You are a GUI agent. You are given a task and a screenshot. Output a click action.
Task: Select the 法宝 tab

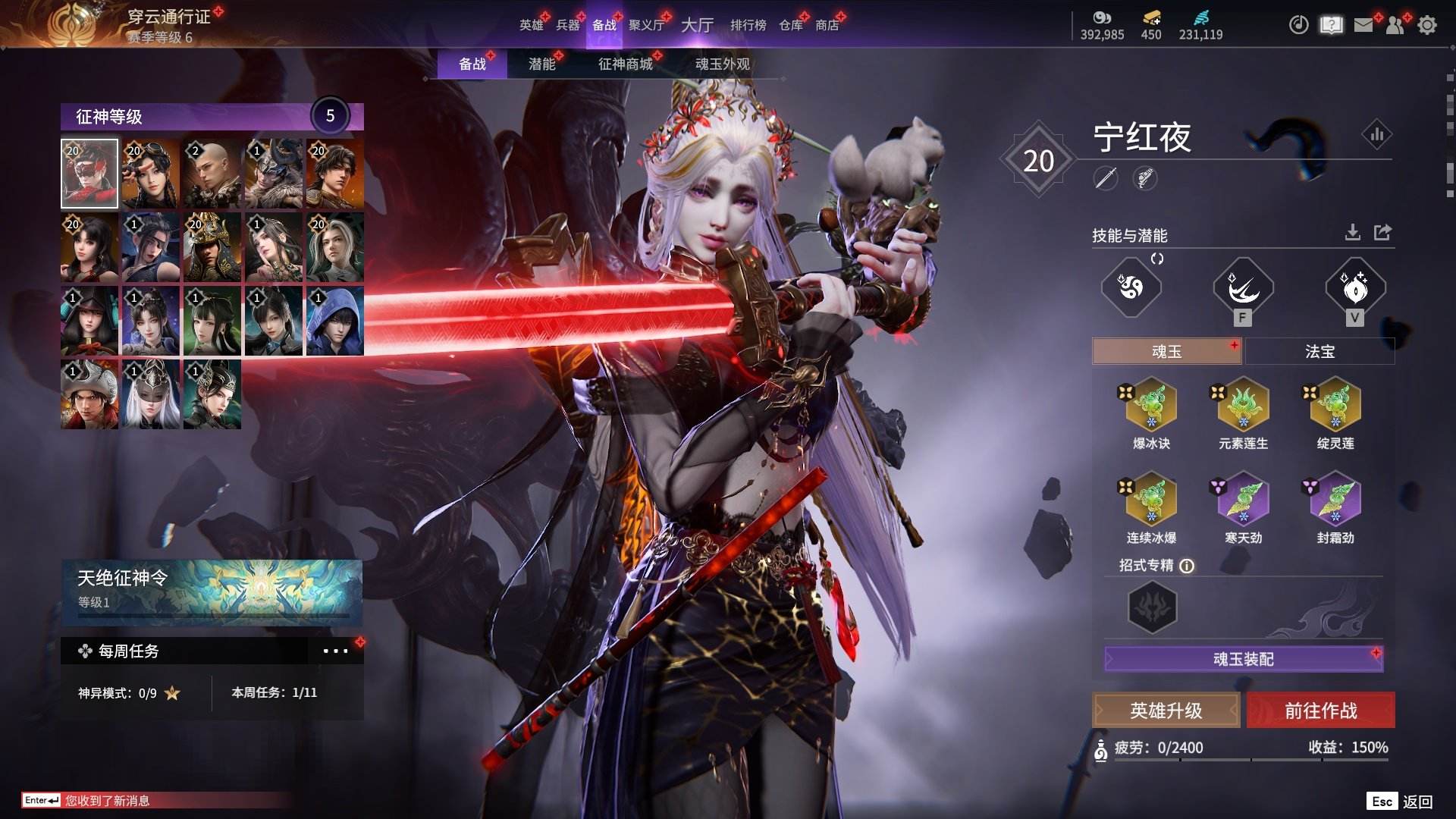click(x=1319, y=352)
